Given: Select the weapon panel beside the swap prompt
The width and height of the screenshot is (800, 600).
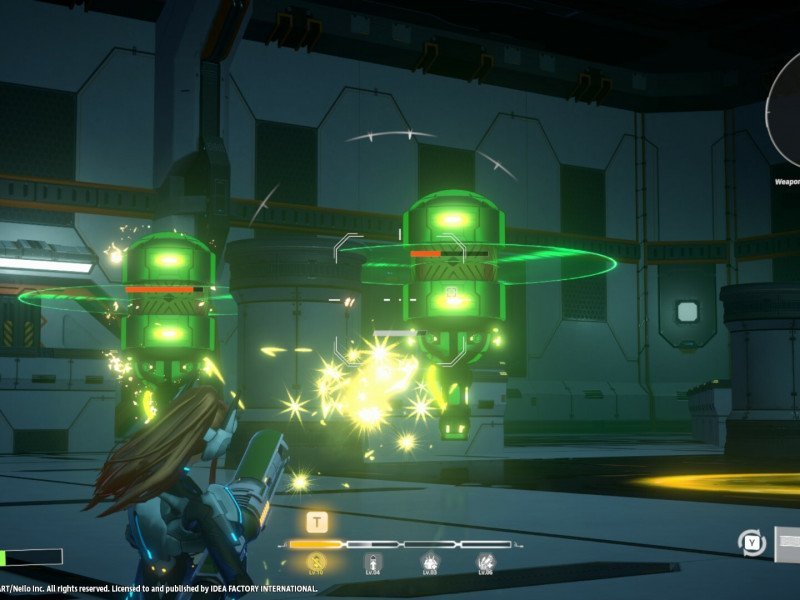Looking at the screenshot, I should (x=786, y=543).
